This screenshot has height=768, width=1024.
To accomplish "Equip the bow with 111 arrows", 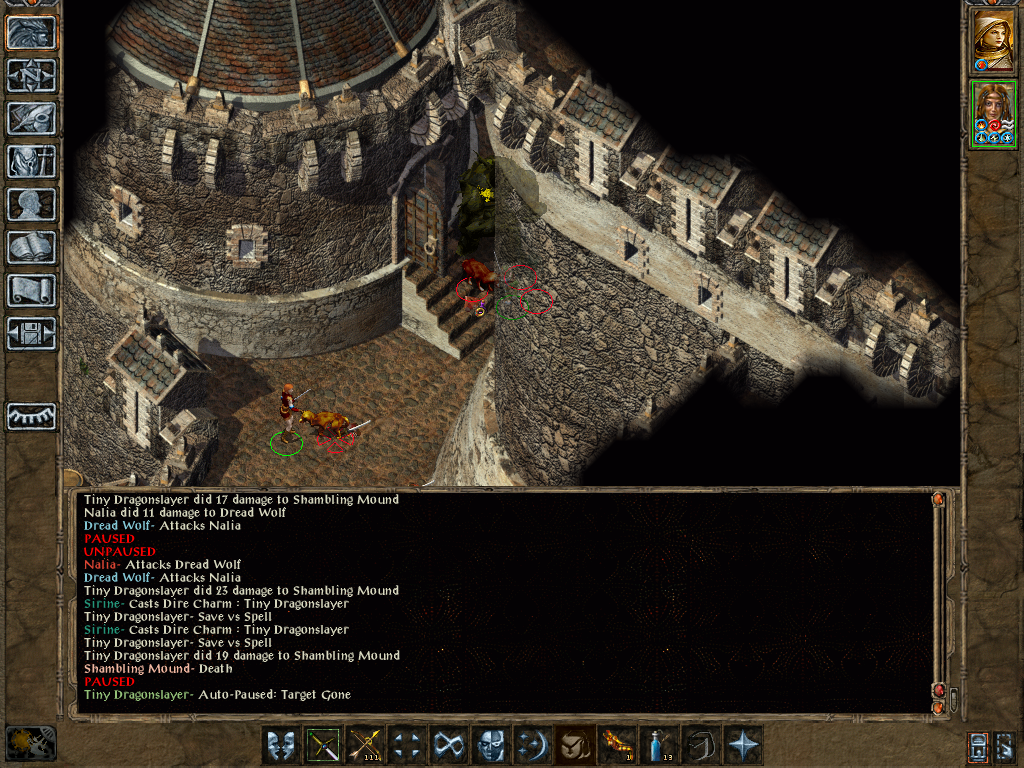I will click(x=364, y=745).
